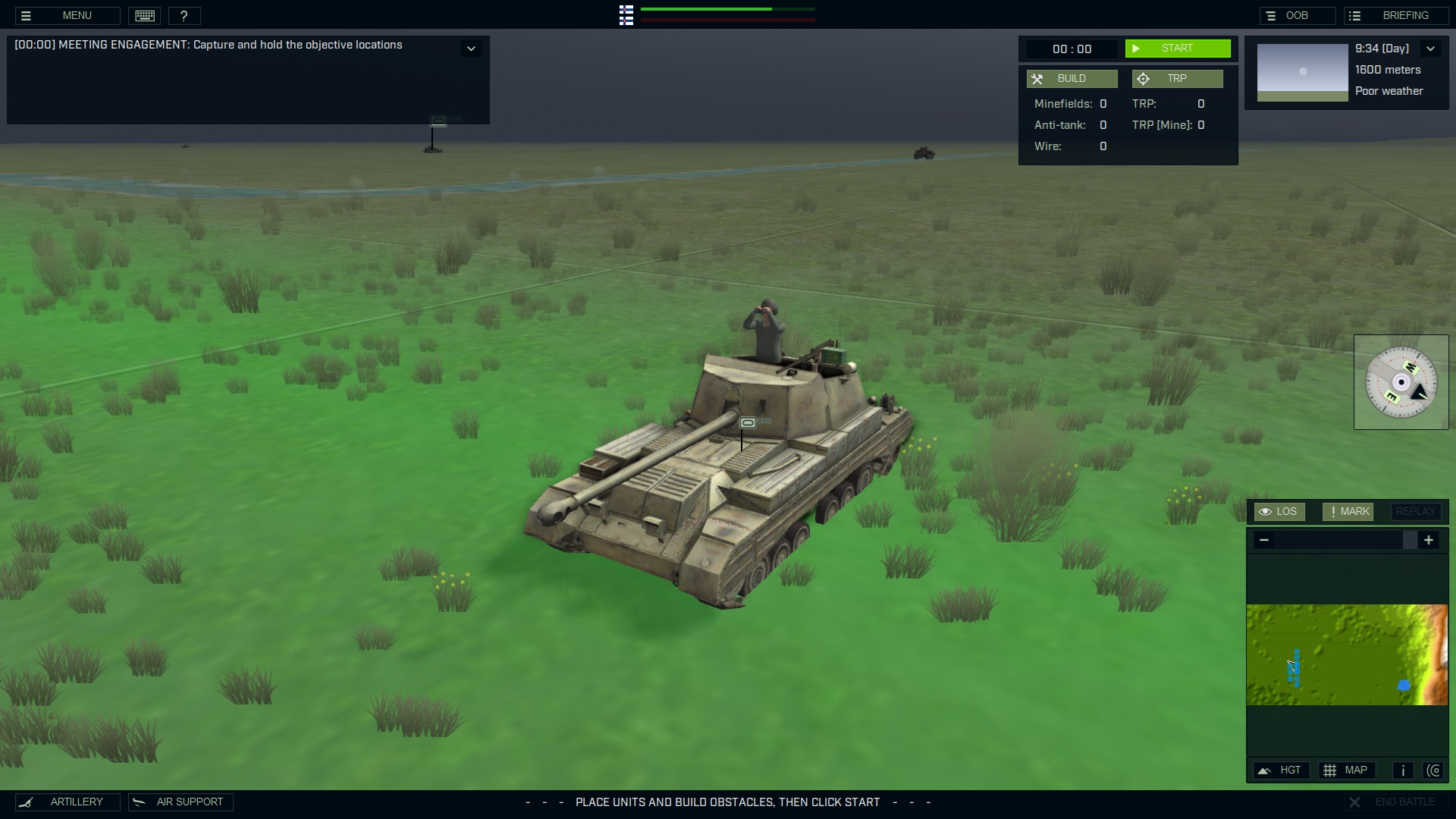
Task: Click END BATTLE at bottom right
Action: click(x=1398, y=802)
